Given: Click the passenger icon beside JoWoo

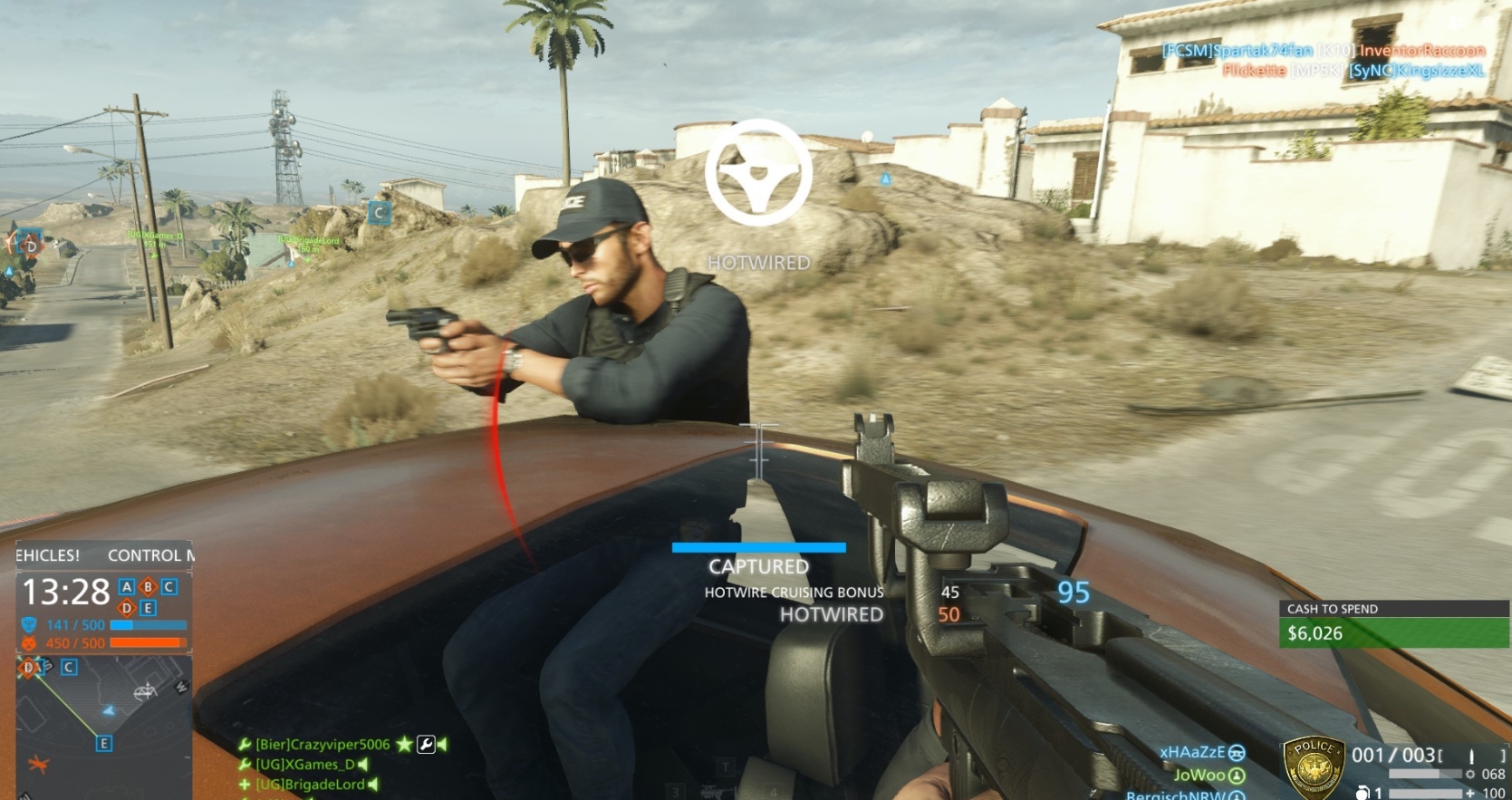Looking at the screenshot, I should point(1236,776).
